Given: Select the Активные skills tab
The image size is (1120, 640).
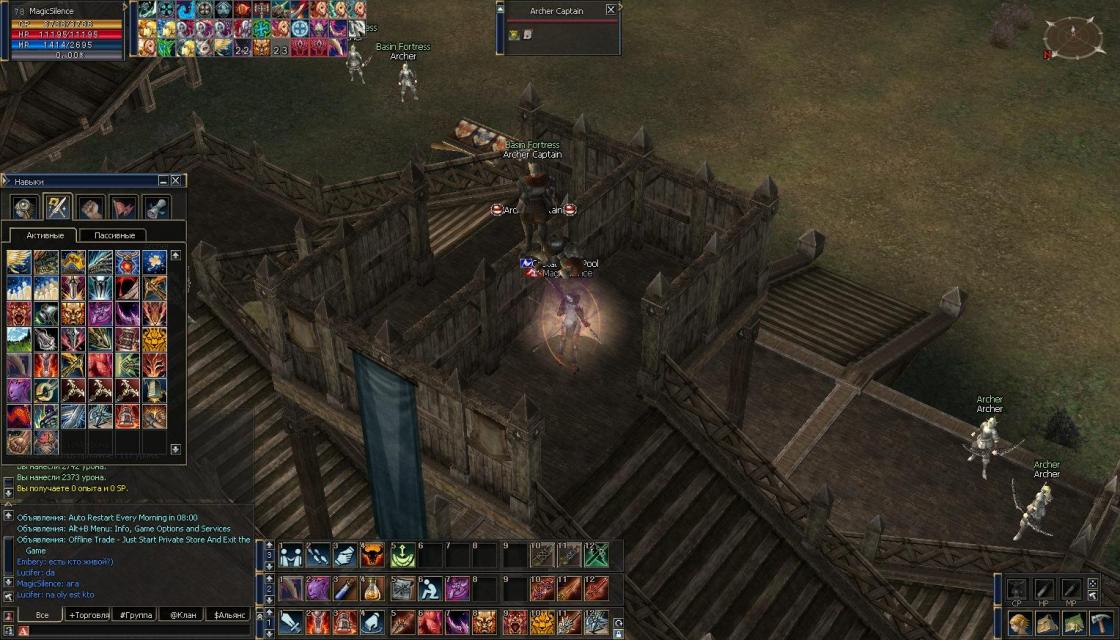Looking at the screenshot, I should point(45,235).
